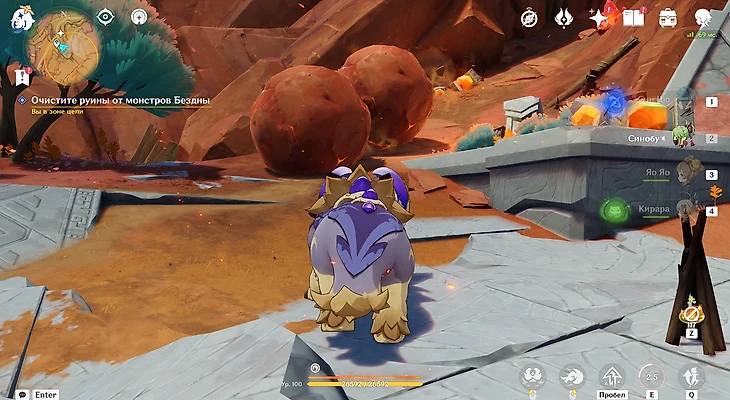The image size is (730, 400).
Task: Open the battle pass book icon
Action: [x=632, y=18]
